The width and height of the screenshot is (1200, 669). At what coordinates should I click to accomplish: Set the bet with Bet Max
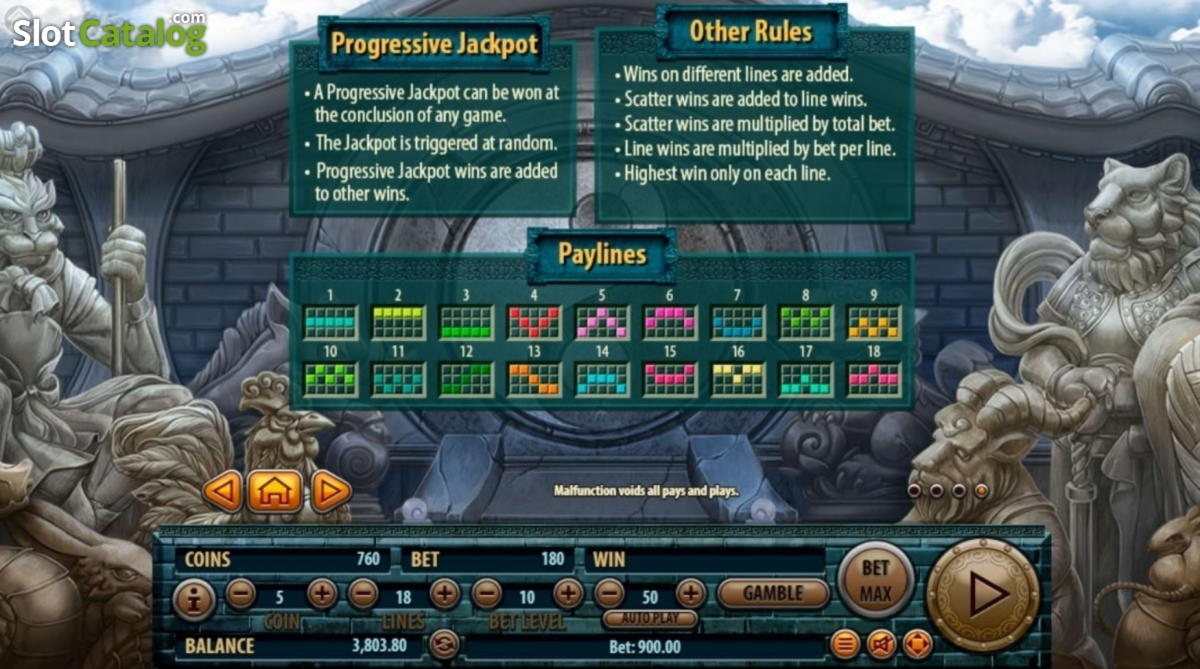[875, 580]
